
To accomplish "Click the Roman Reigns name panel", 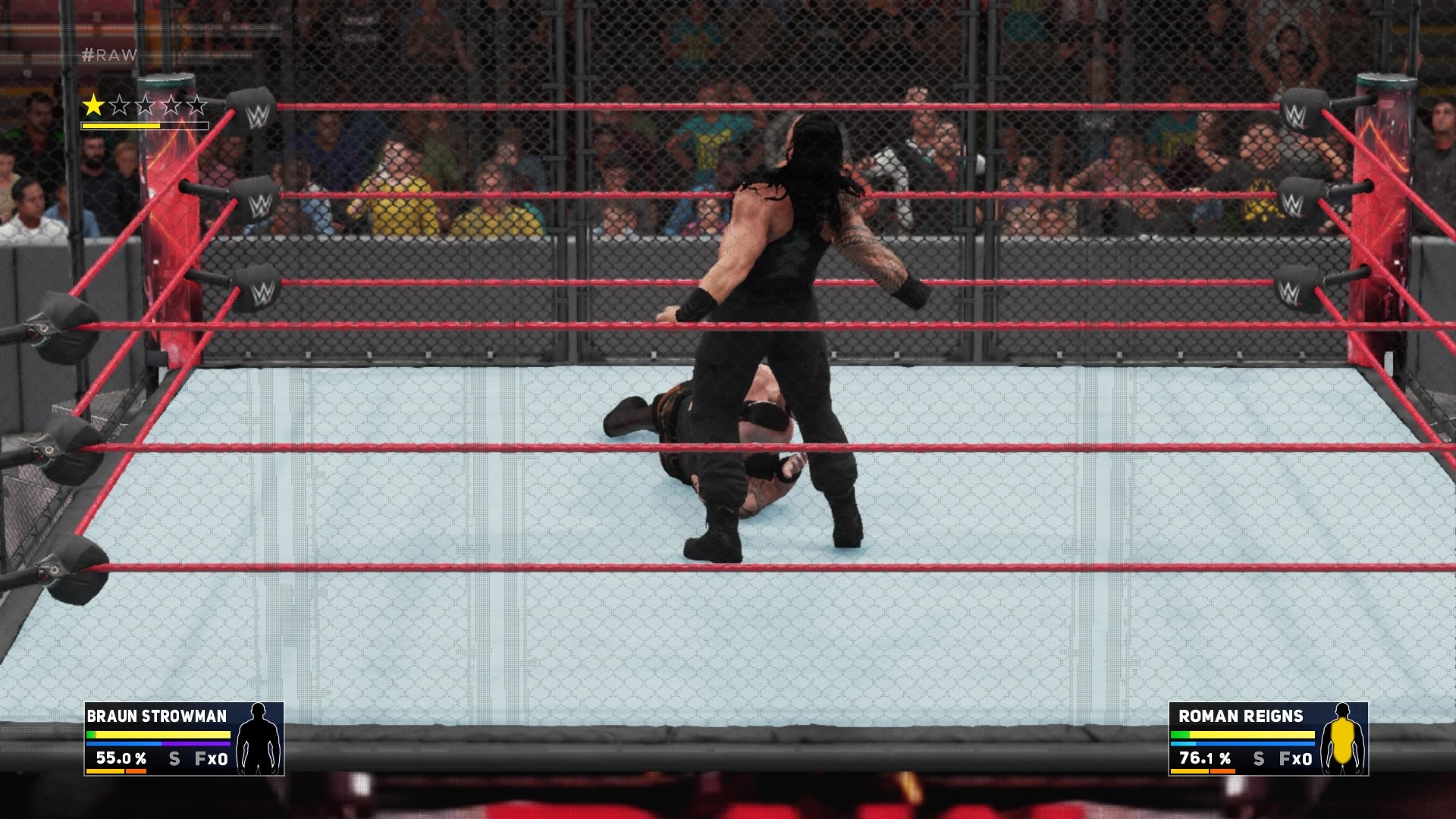I will point(1241,717).
